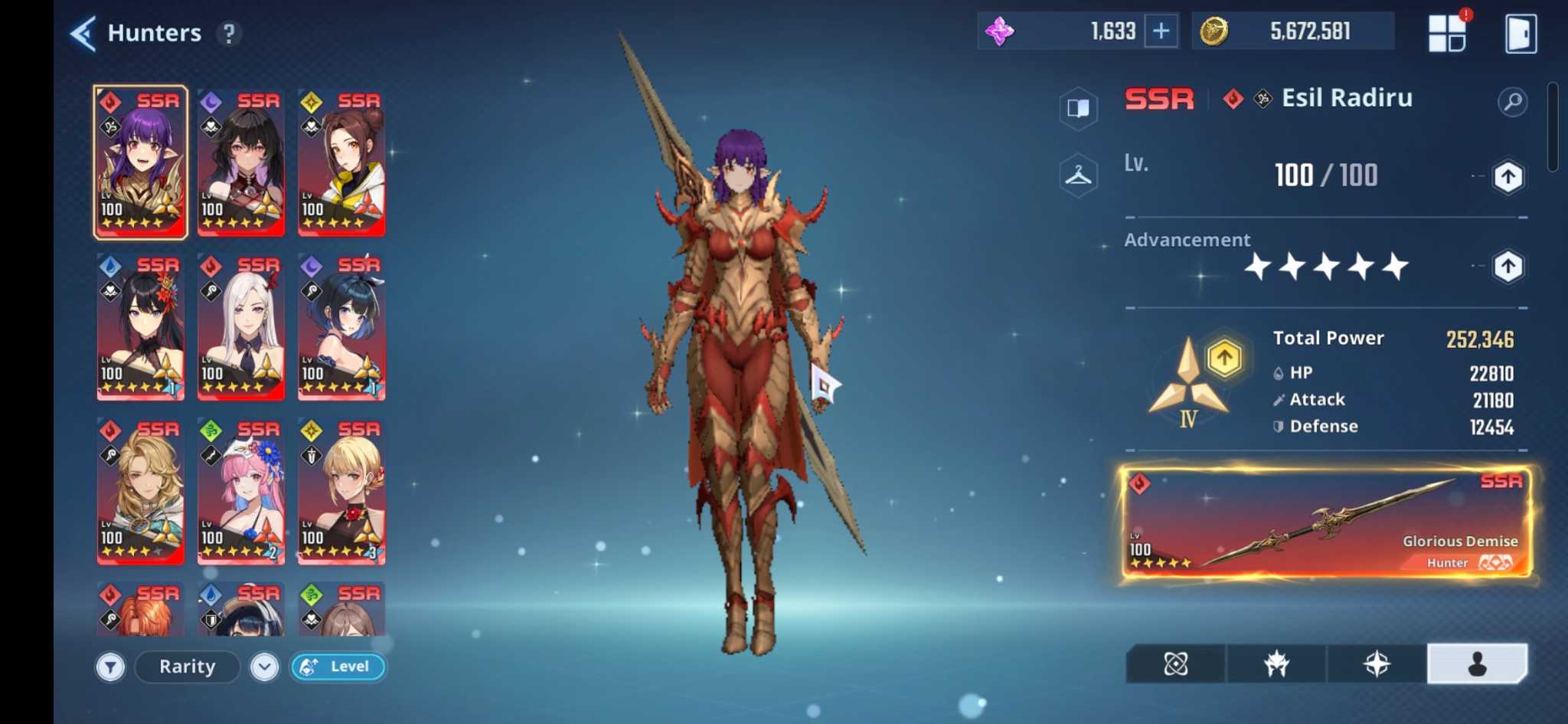The width and height of the screenshot is (1568, 724).
Task: Select the white-haired fire hunter card
Action: click(x=241, y=327)
